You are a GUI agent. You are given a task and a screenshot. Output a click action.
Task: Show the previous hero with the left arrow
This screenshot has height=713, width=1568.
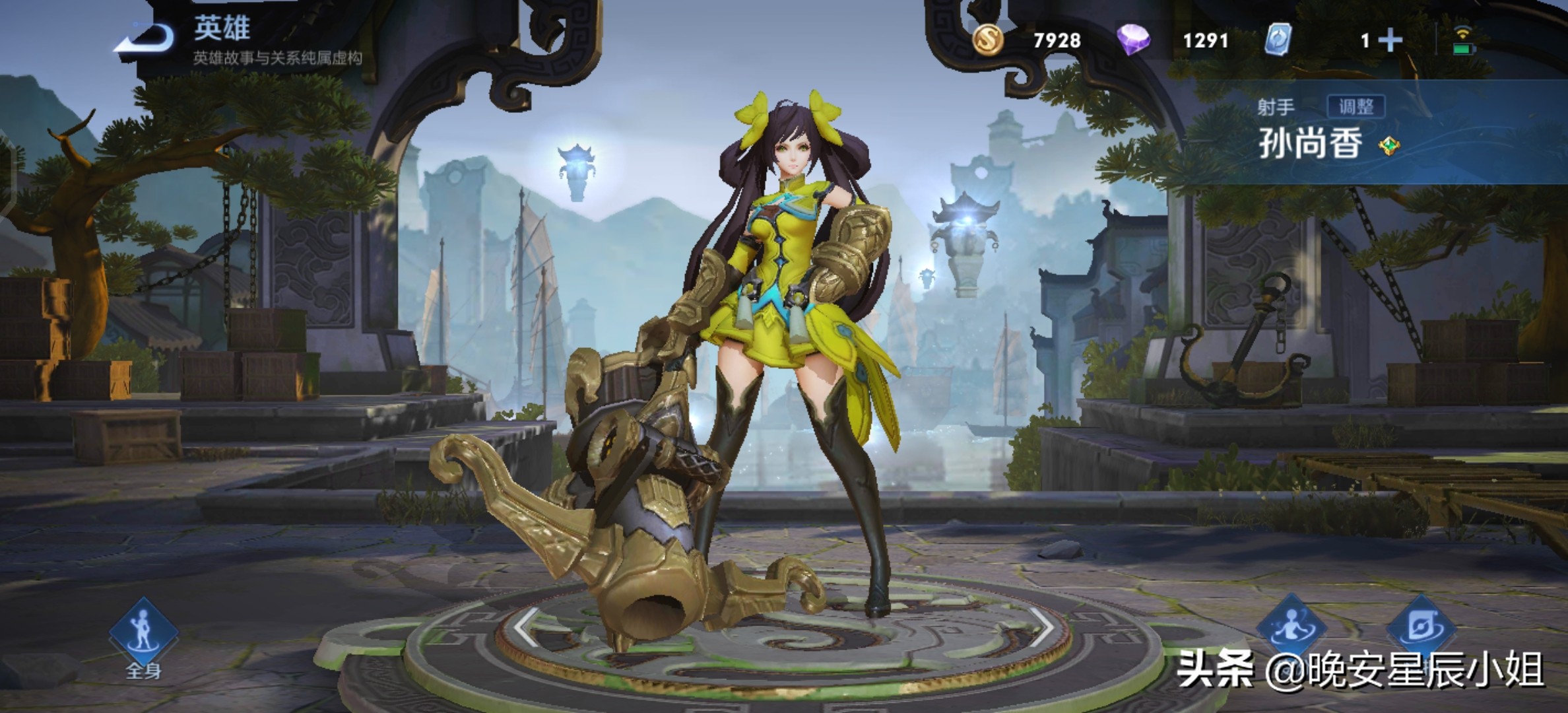point(527,627)
